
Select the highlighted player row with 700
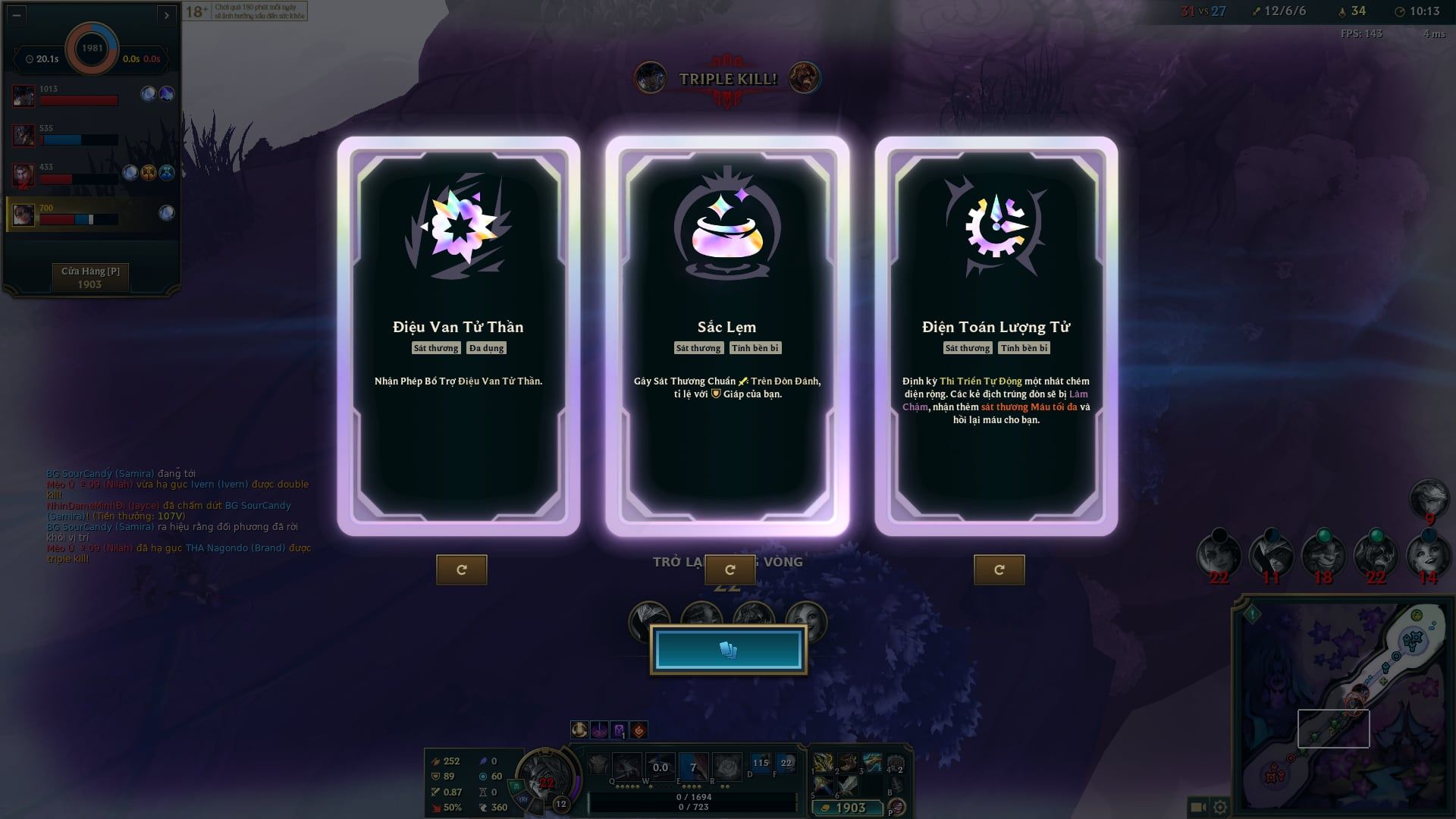pos(91,215)
